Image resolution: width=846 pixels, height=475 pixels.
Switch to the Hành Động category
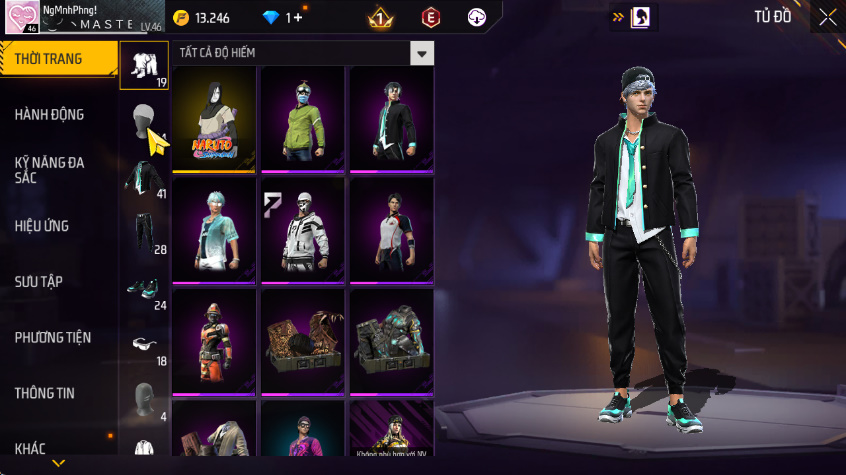(x=50, y=115)
